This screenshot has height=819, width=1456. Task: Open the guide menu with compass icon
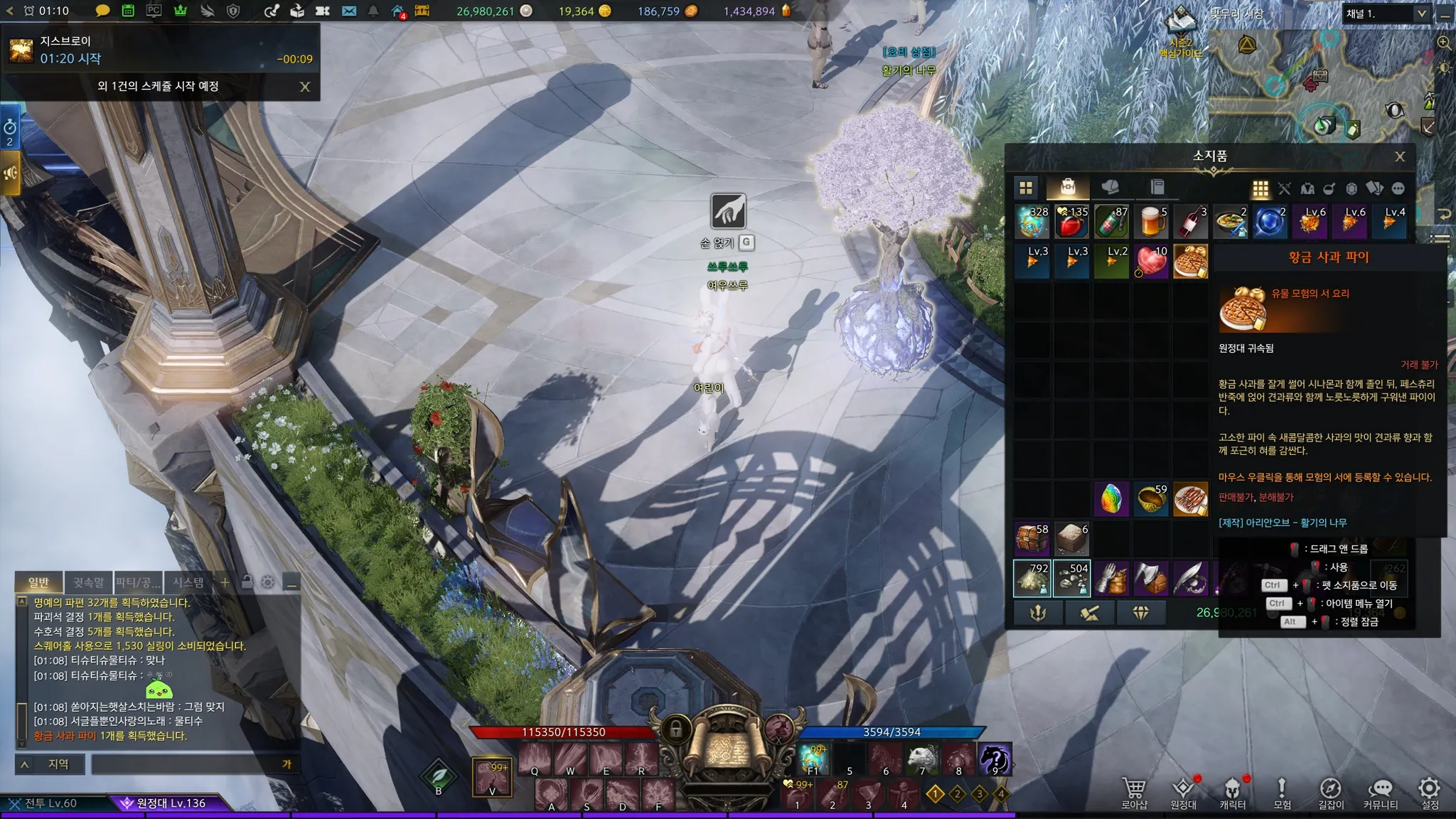point(1331,793)
